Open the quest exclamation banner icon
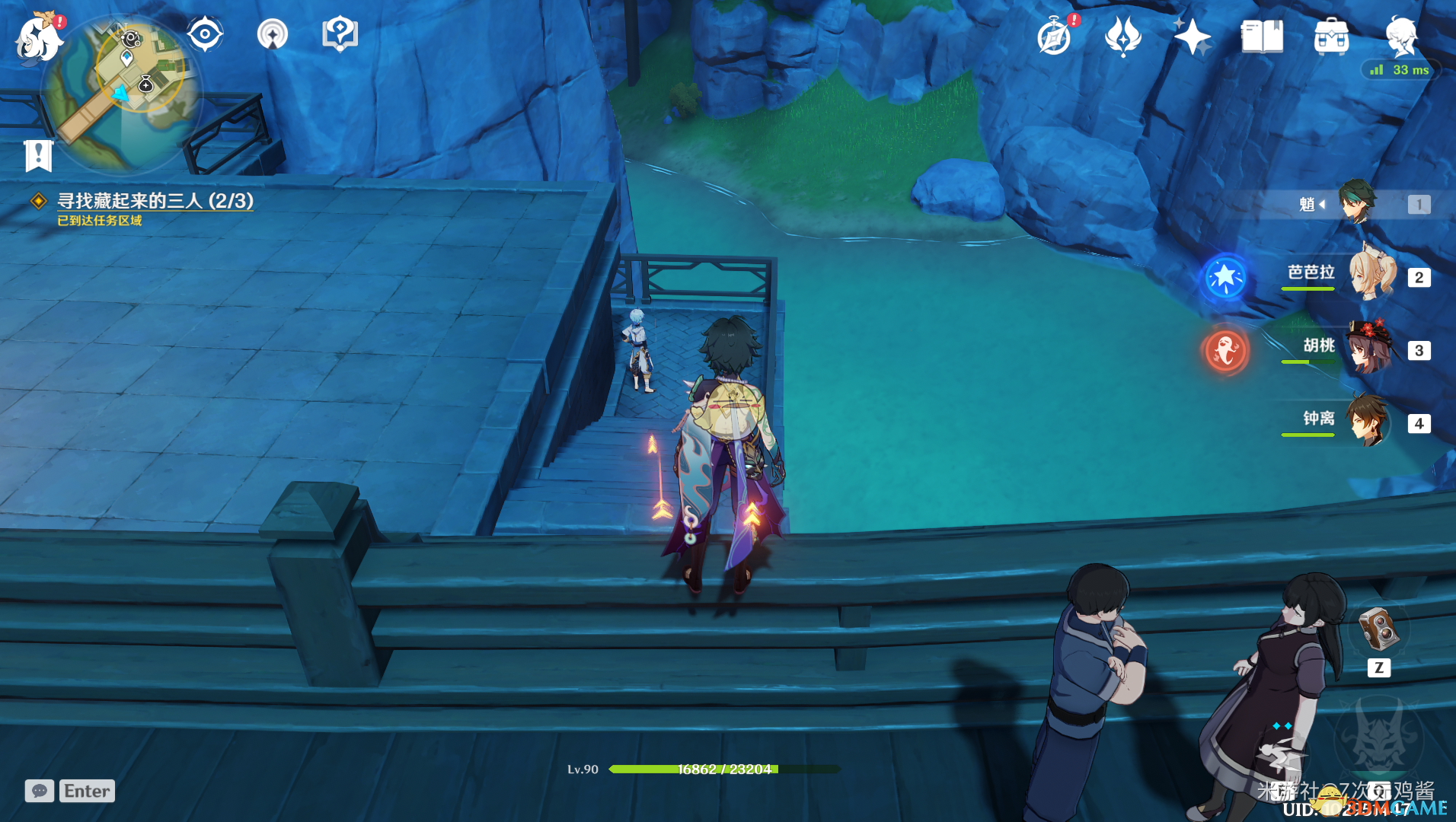 38,156
